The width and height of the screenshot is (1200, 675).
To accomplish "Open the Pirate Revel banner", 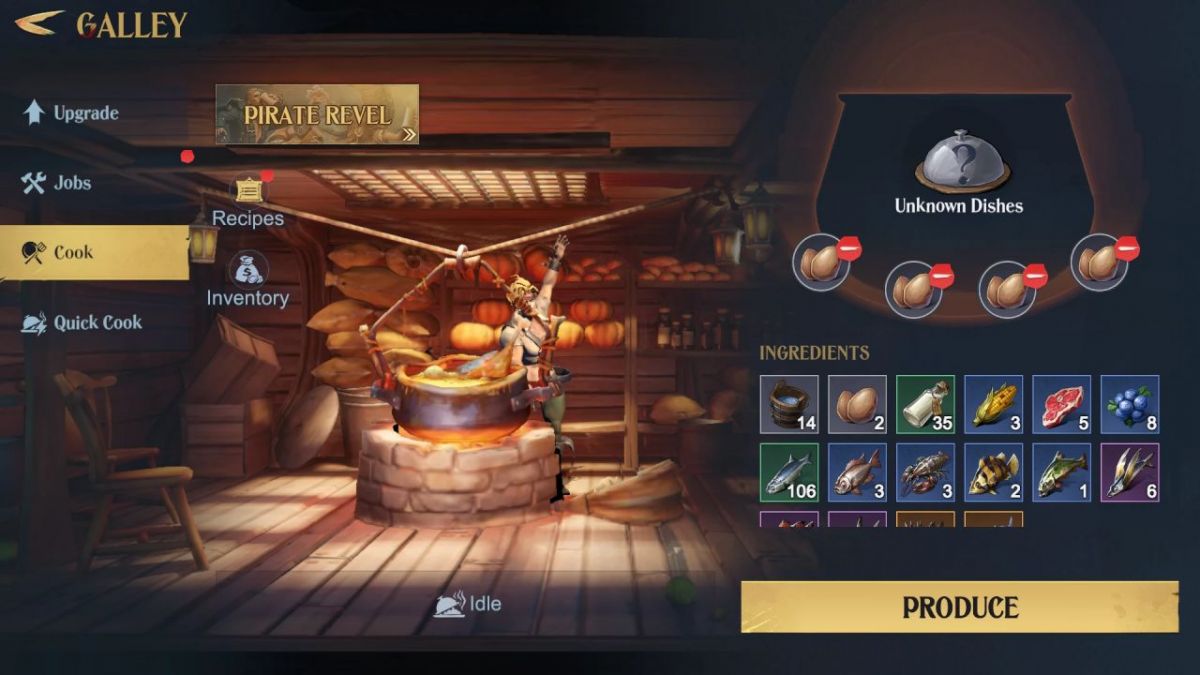I will pyautogui.click(x=317, y=114).
